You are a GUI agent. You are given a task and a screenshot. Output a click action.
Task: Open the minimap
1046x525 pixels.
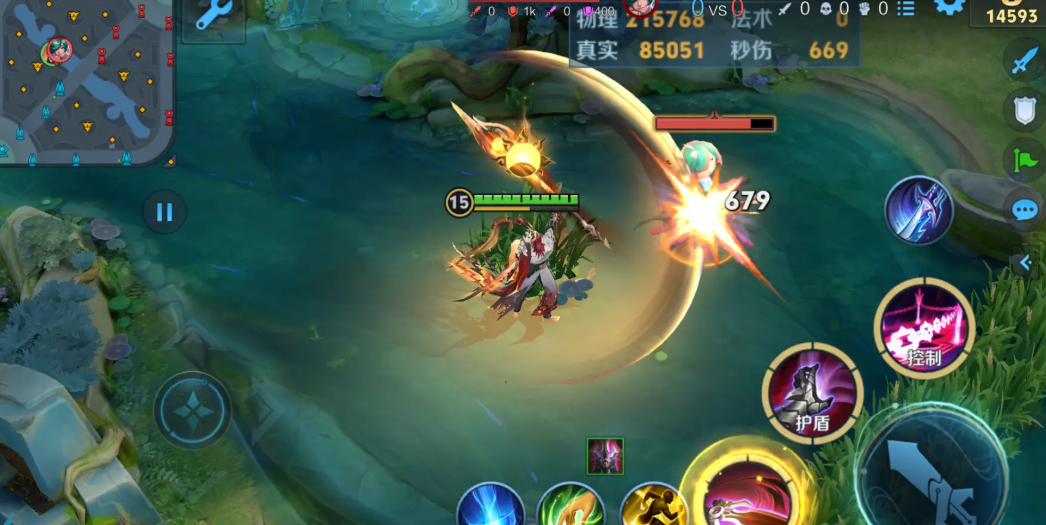[86, 80]
